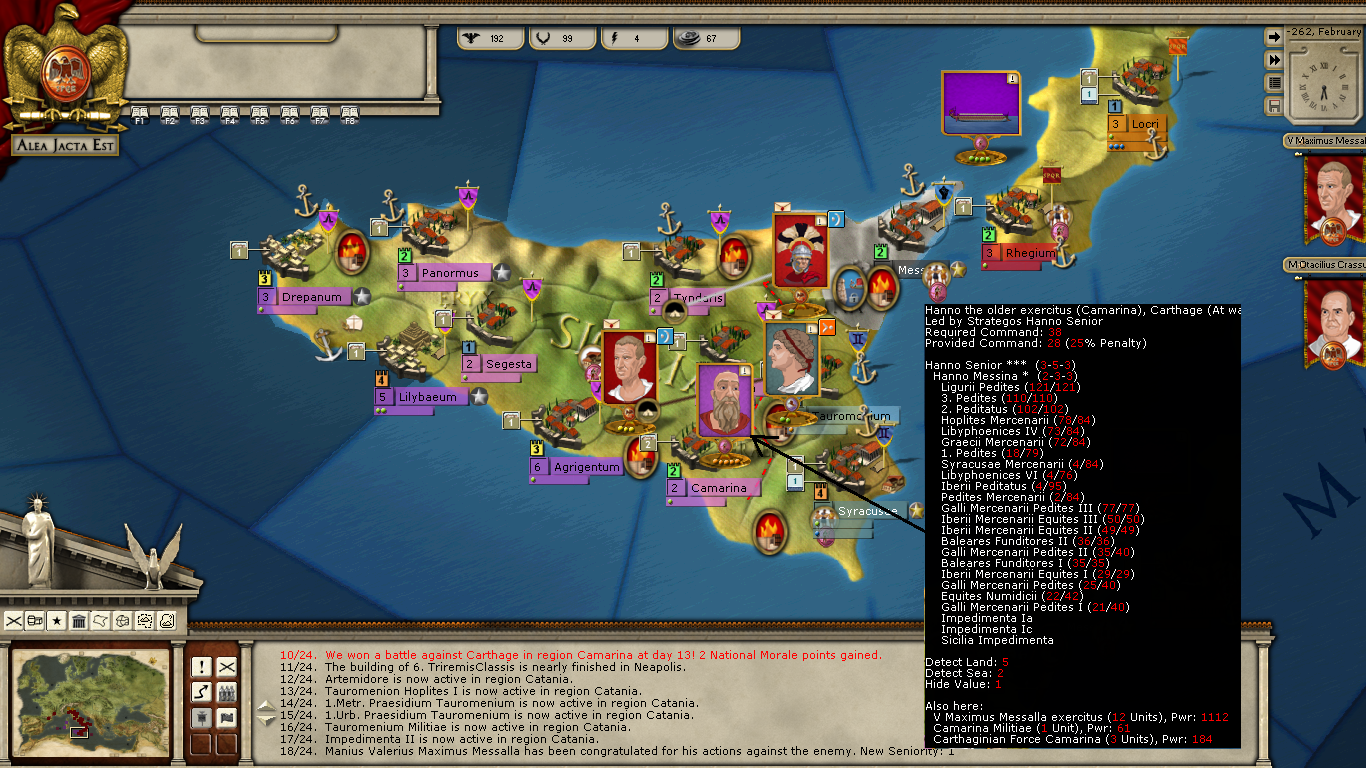Click the exclamation mark message filter
The width and height of the screenshot is (1366, 768).
tap(201, 667)
